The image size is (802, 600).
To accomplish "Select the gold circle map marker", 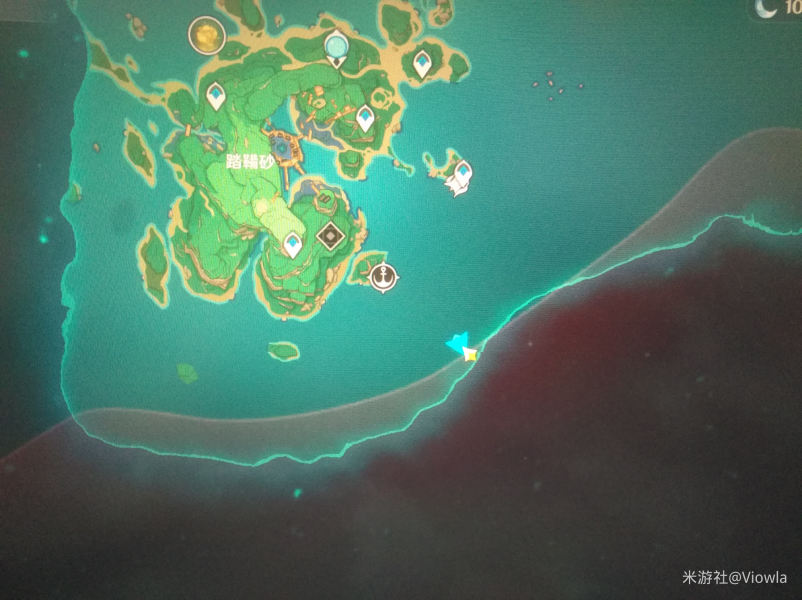I will [207, 36].
